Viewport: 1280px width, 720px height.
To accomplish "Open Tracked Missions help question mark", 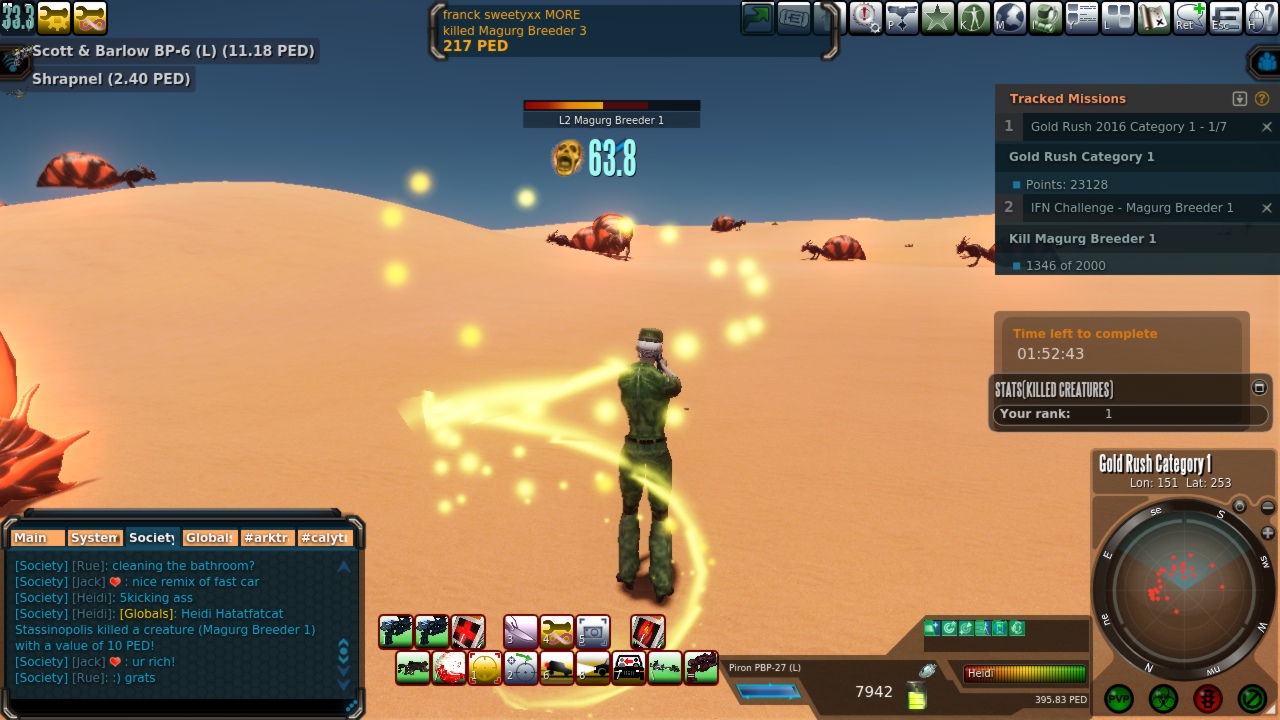I will 1262,99.
